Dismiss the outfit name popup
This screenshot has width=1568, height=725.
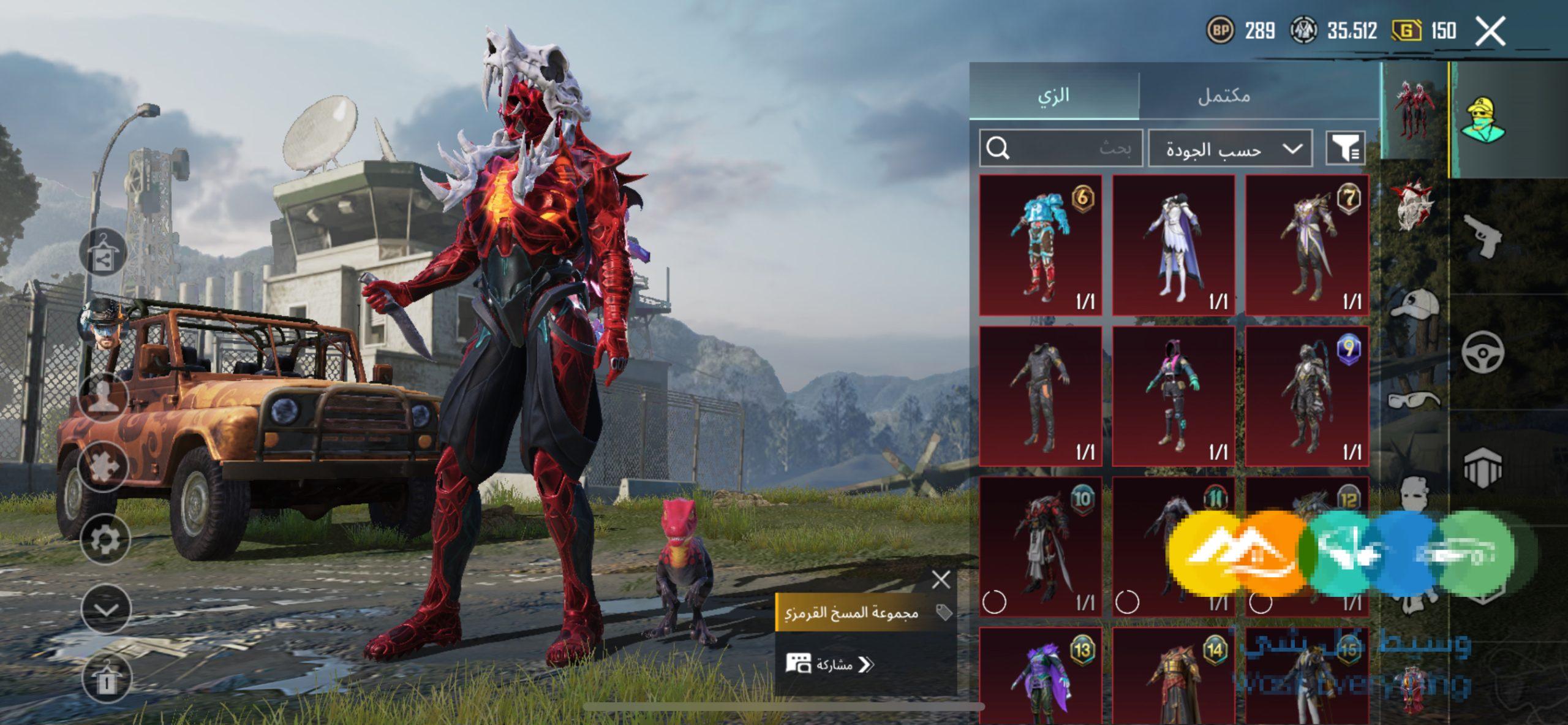pos(941,579)
